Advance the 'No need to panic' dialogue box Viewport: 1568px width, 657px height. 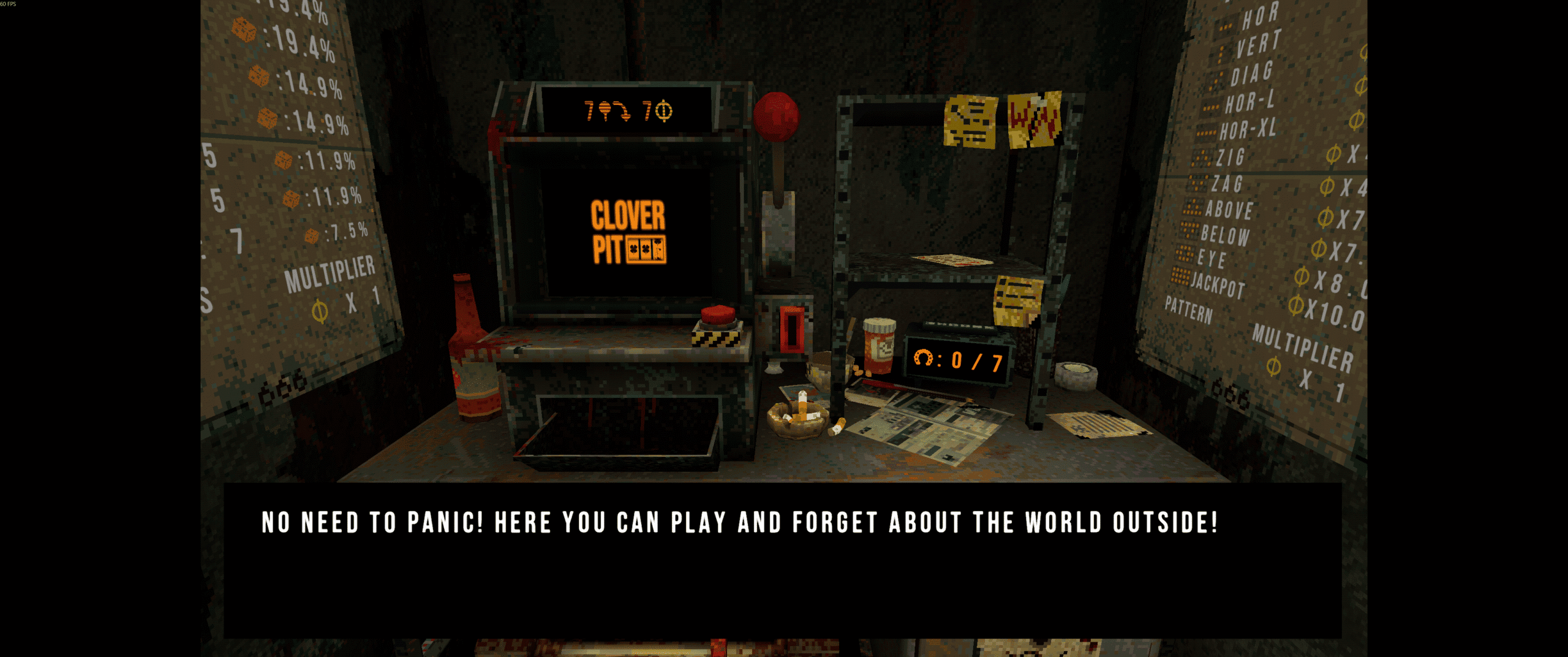click(782, 560)
